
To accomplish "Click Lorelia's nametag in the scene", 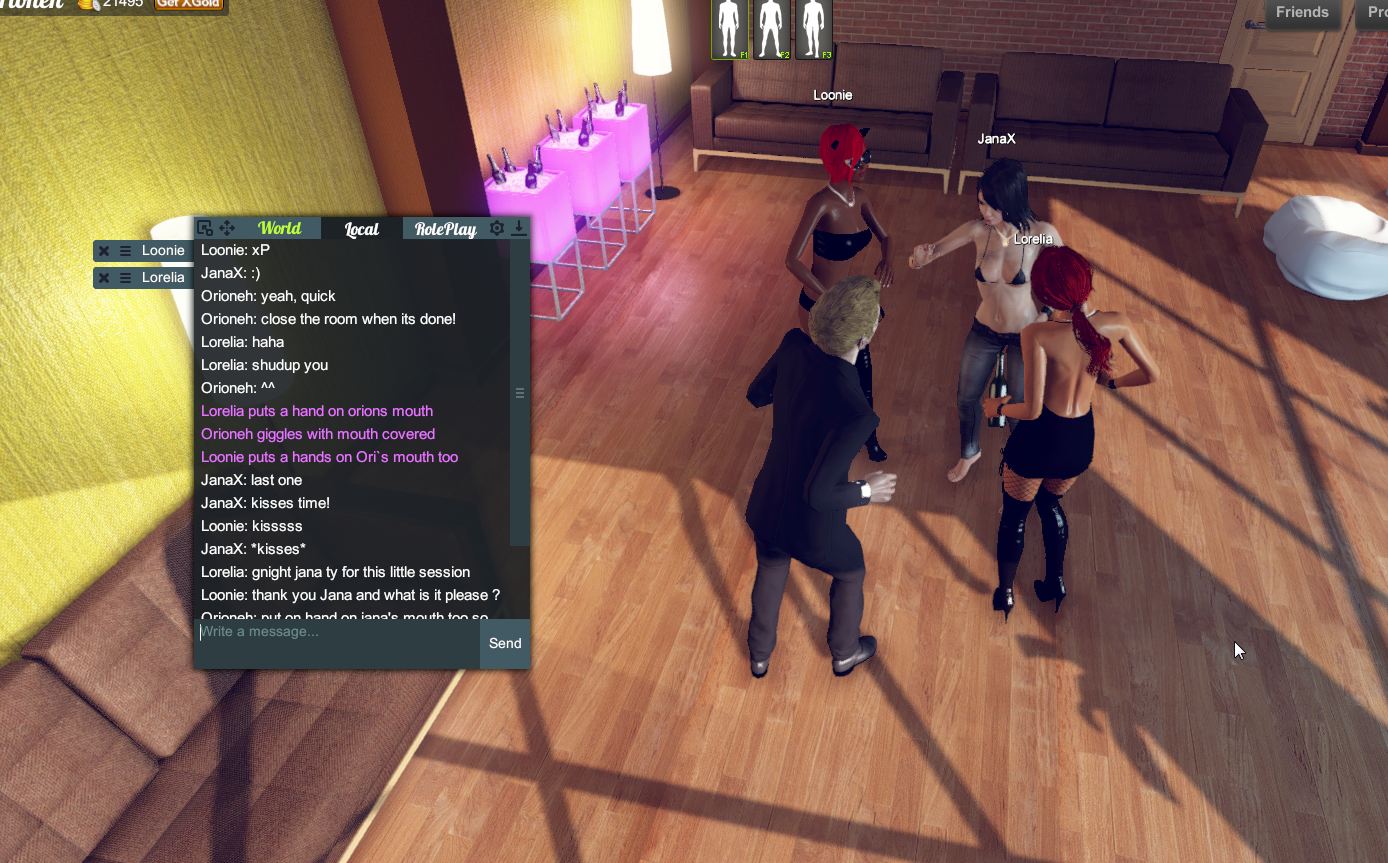I will click(x=1032, y=239).
